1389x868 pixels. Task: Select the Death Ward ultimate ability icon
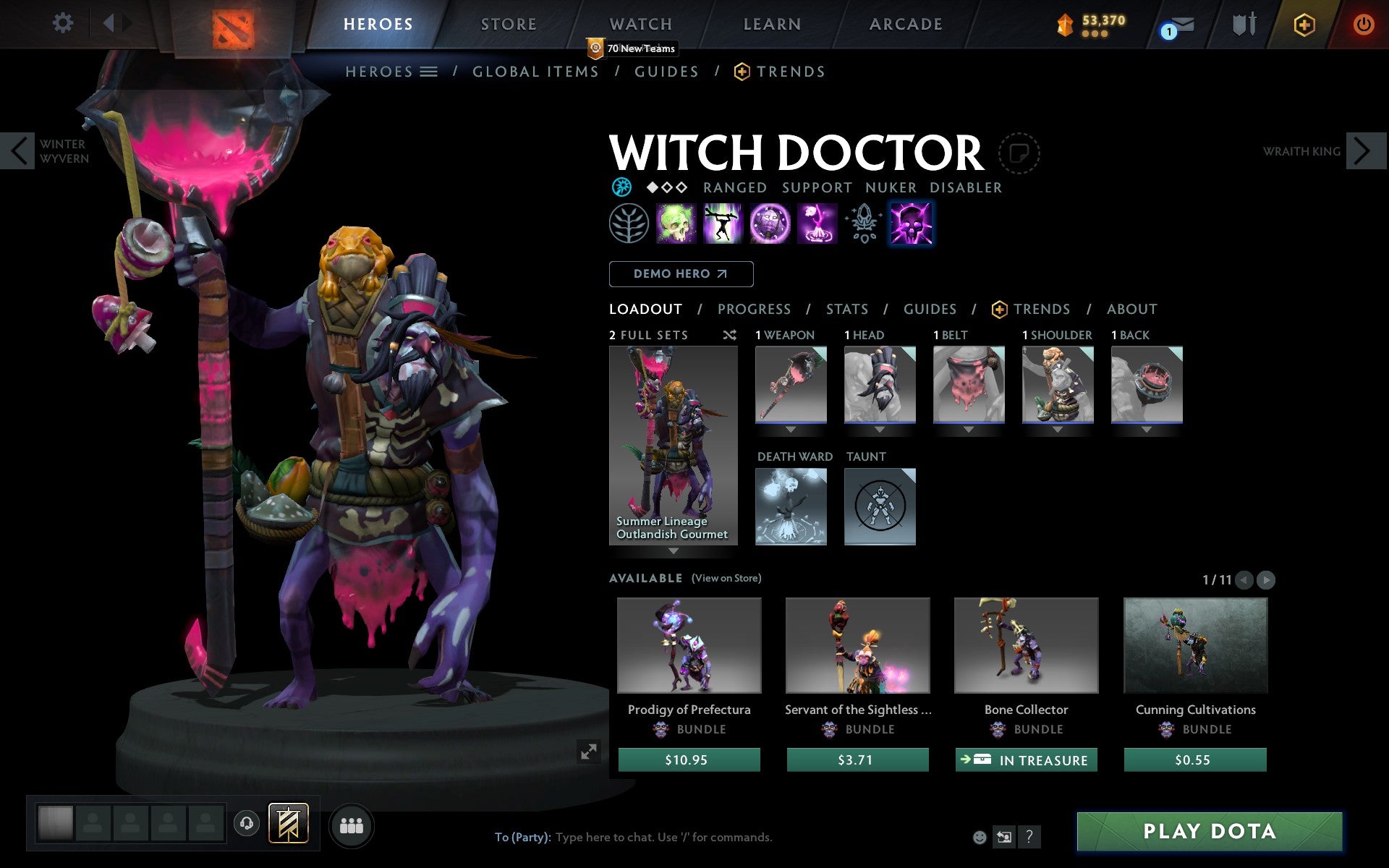[815, 225]
